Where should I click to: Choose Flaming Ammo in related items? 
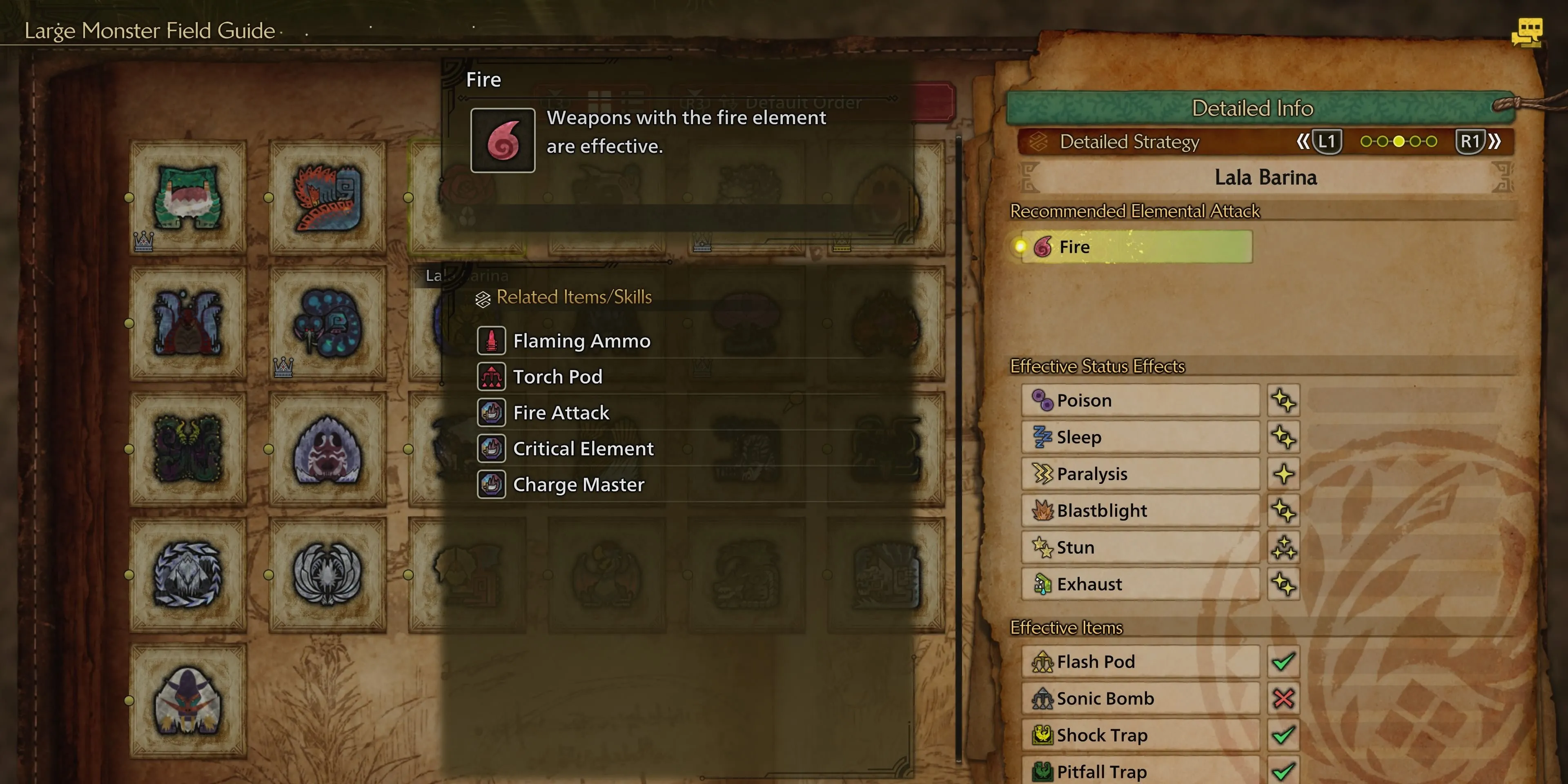(581, 341)
